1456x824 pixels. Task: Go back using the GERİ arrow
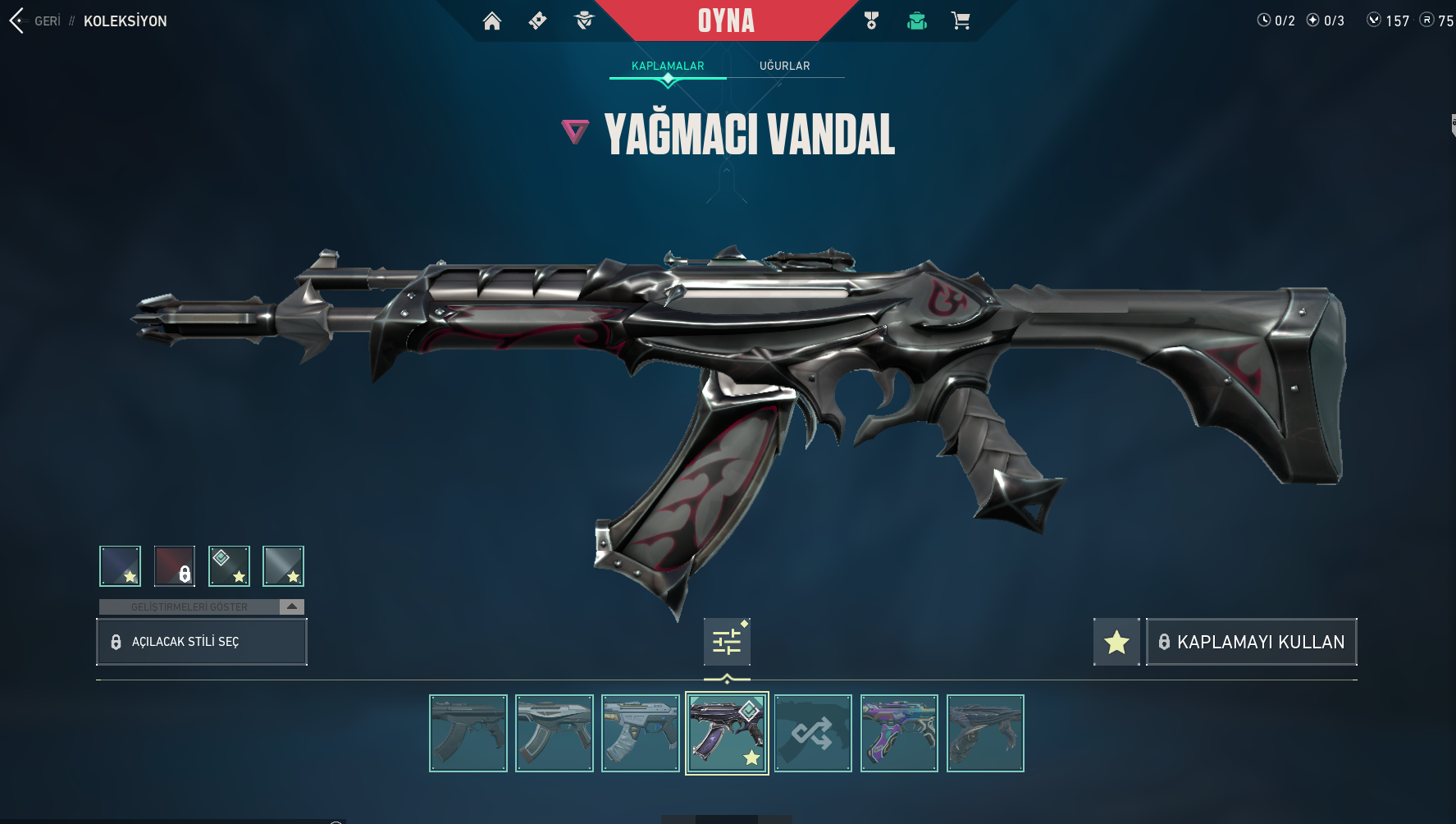tap(18, 21)
